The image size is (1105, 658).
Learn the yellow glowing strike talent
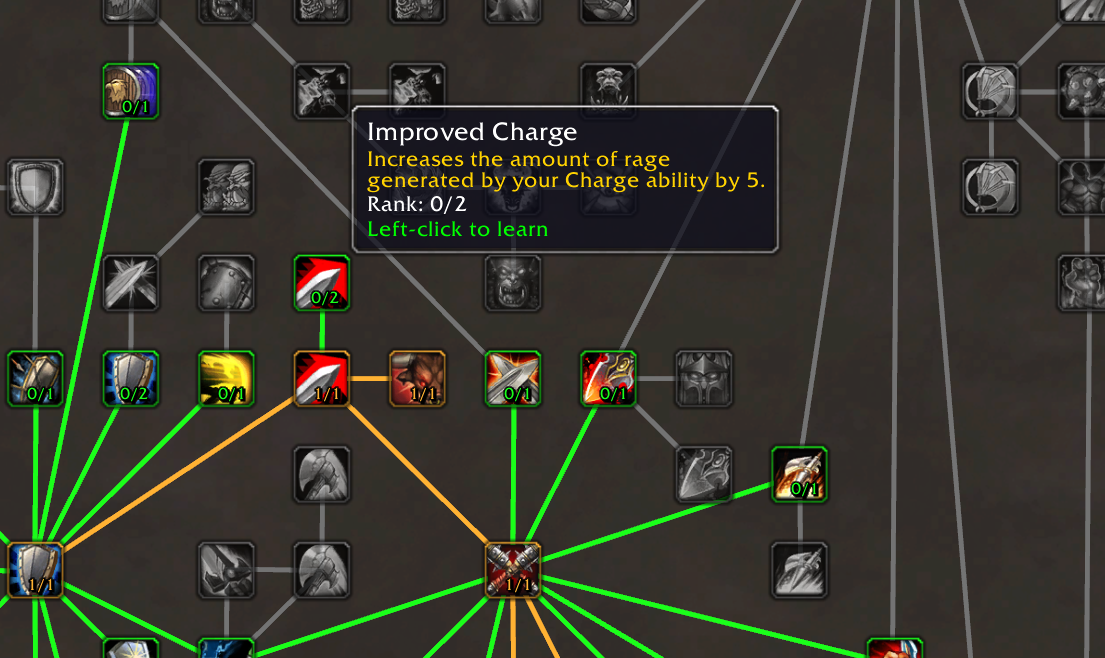tap(226, 379)
